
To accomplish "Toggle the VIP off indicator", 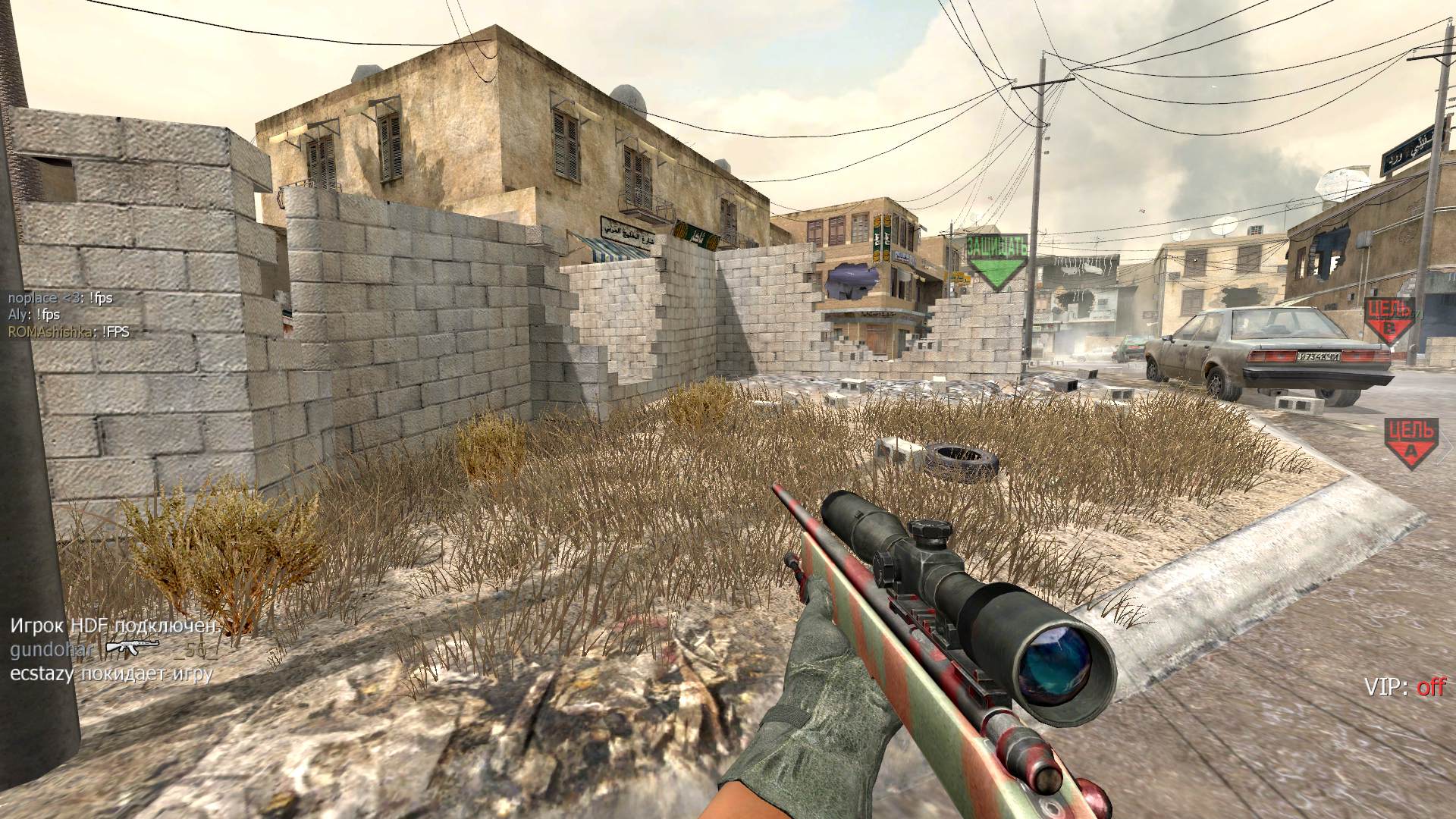I will [1404, 687].
